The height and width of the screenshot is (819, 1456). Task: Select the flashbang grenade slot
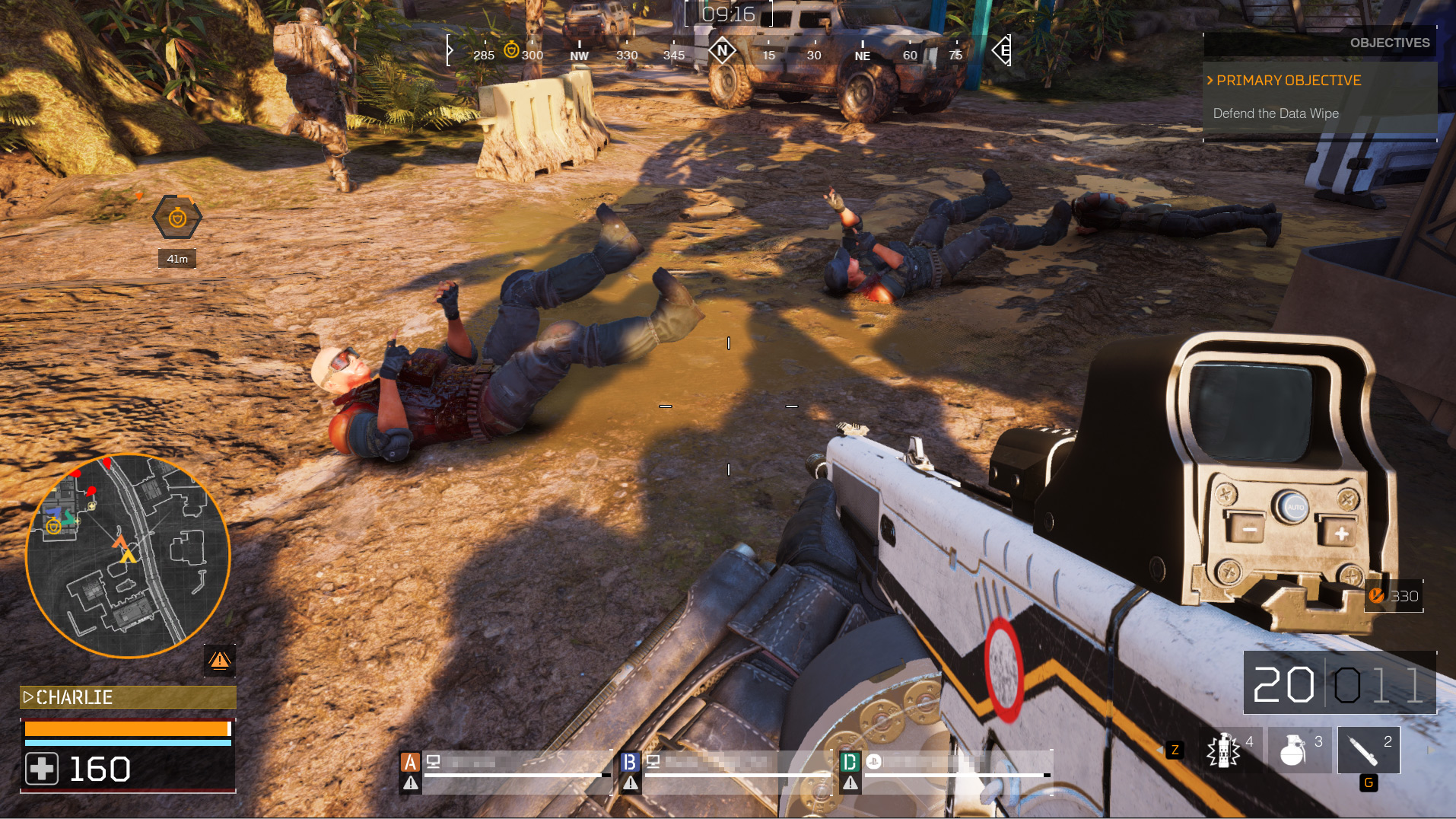tap(1228, 750)
